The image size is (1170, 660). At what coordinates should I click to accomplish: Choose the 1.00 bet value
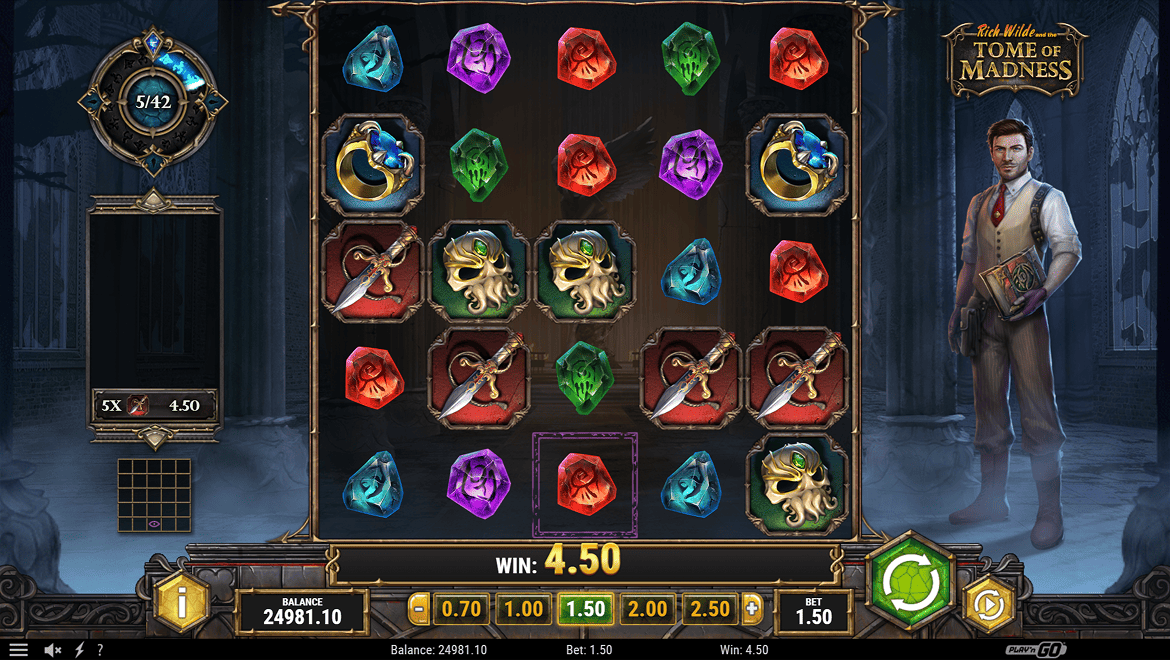click(x=523, y=608)
